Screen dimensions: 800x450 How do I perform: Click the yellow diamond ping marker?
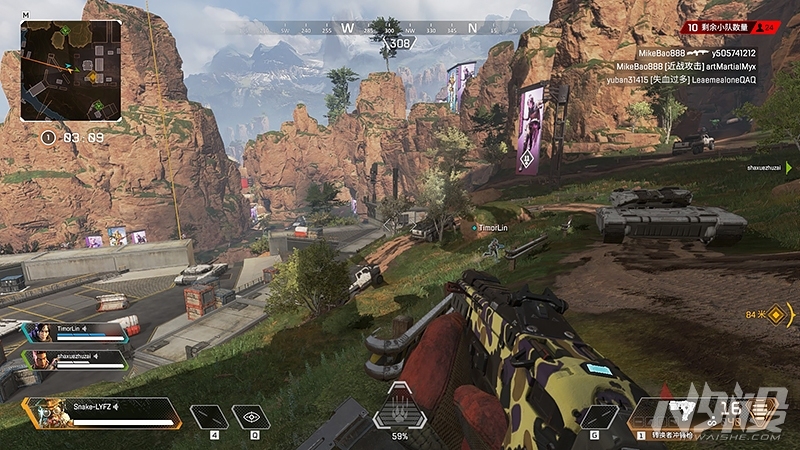[x=779, y=316]
